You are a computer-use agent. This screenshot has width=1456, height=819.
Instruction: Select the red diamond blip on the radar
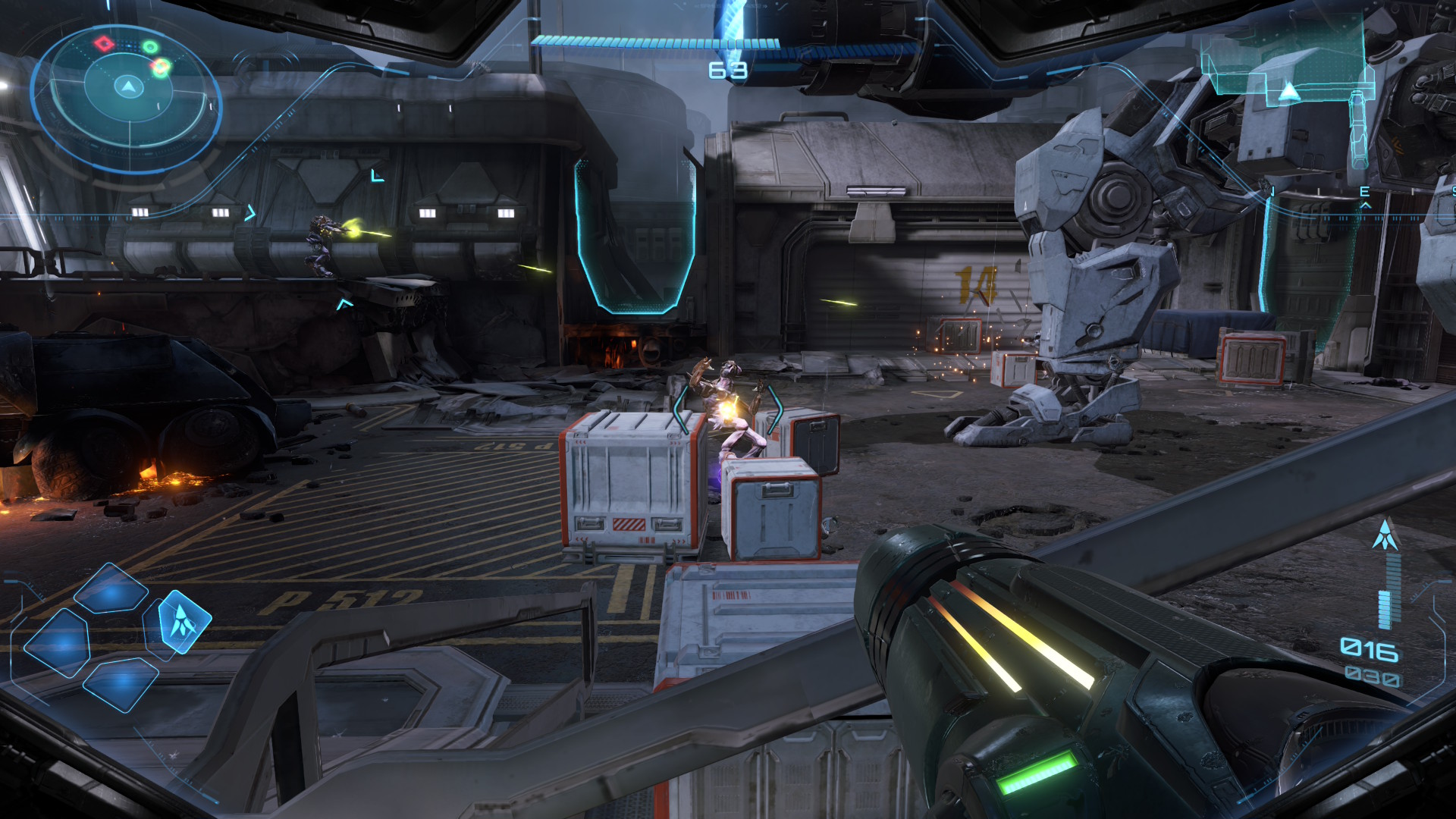pos(104,43)
